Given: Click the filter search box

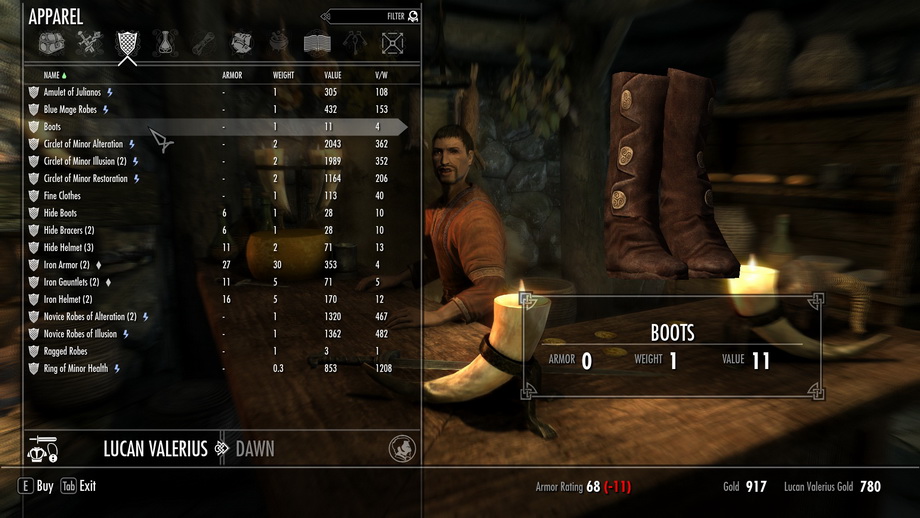Looking at the screenshot, I should point(370,17).
